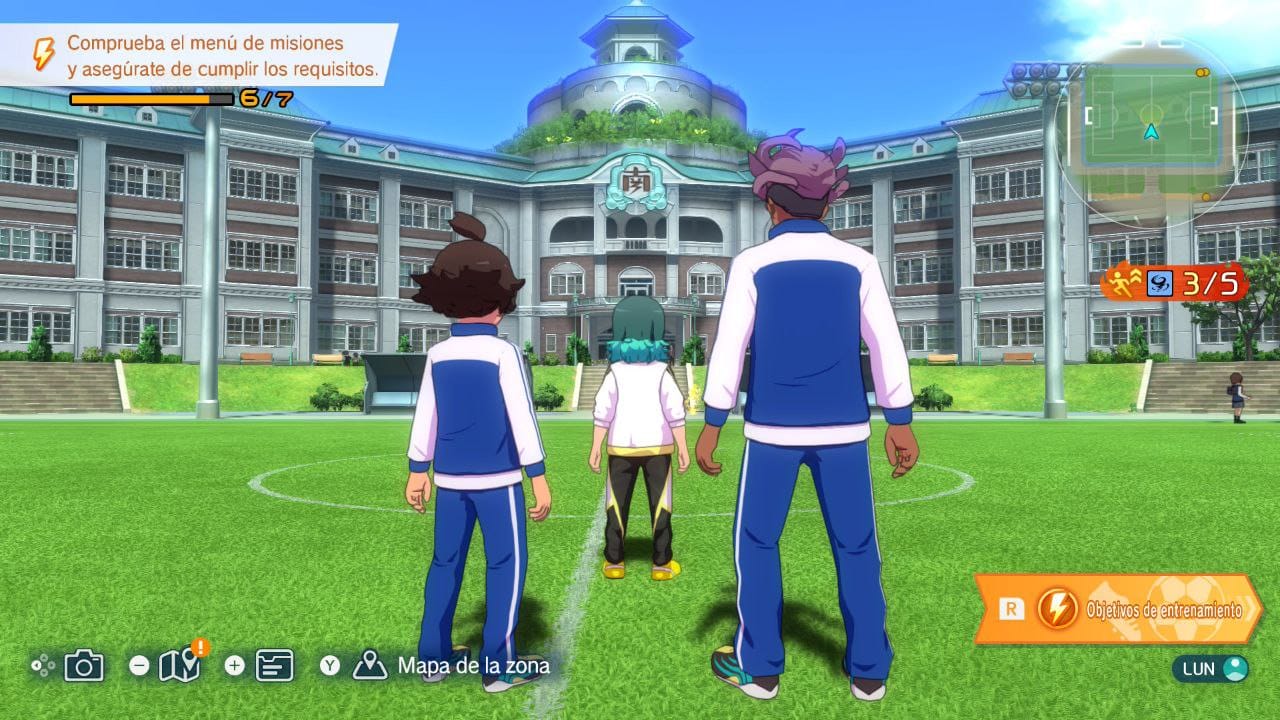The image size is (1280, 720).
Task: Show the Mapa de la zona
Action: pos(472,665)
